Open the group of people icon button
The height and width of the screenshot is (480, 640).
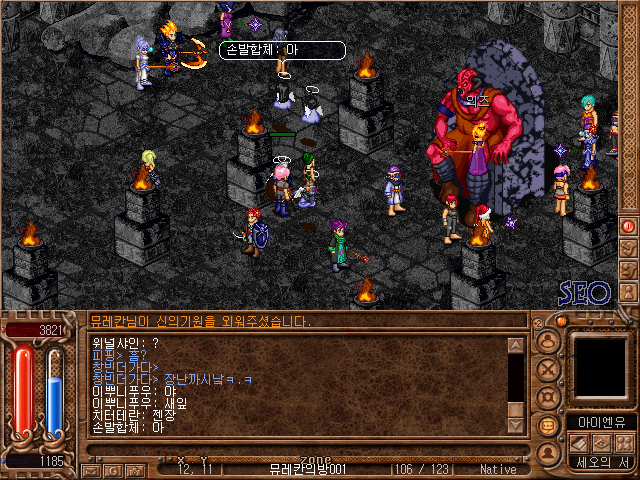[624, 443]
